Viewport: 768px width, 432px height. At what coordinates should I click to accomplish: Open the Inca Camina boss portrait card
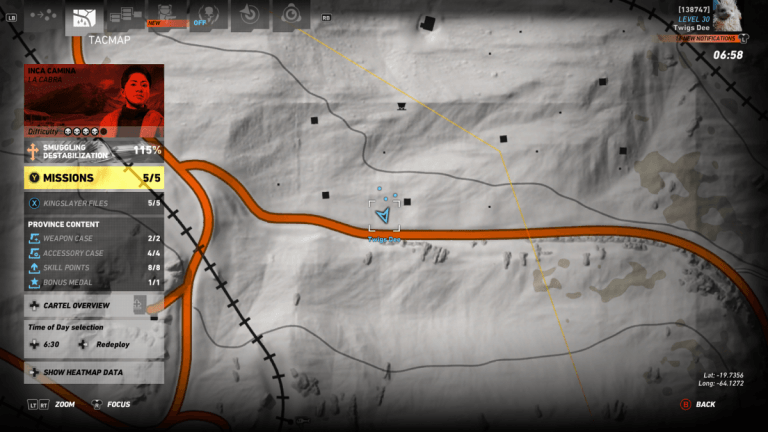pyautogui.click(x=94, y=101)
